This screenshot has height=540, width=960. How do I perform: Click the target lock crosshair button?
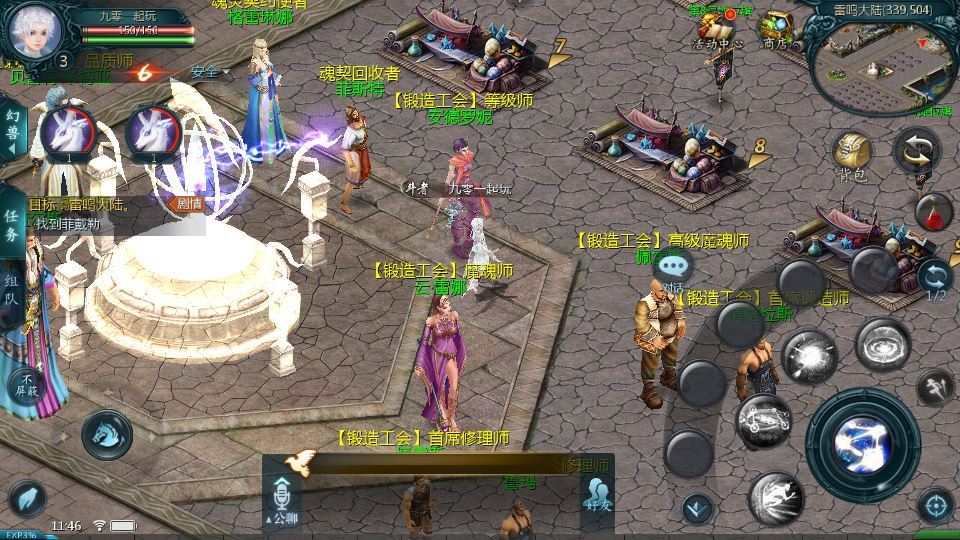tap(935, 505)
